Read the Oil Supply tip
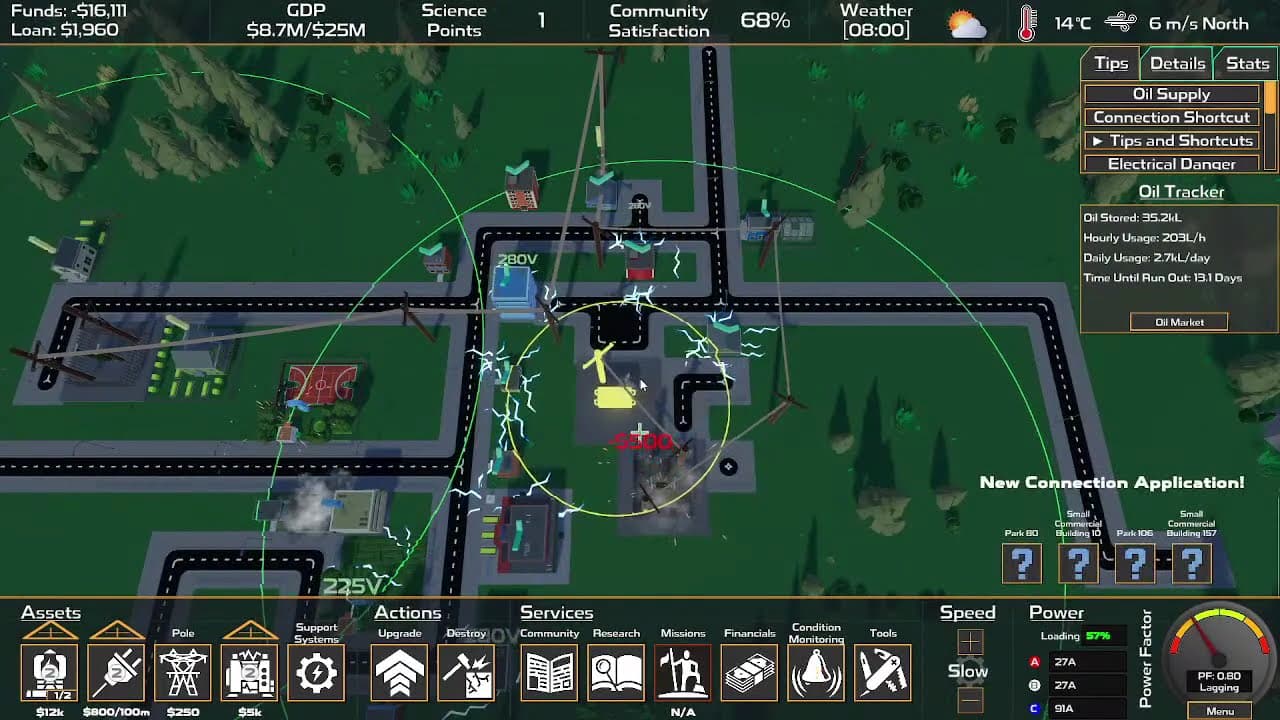Image resolution: width=1280 pixels, height=720 pixels. pos(1171,94)
